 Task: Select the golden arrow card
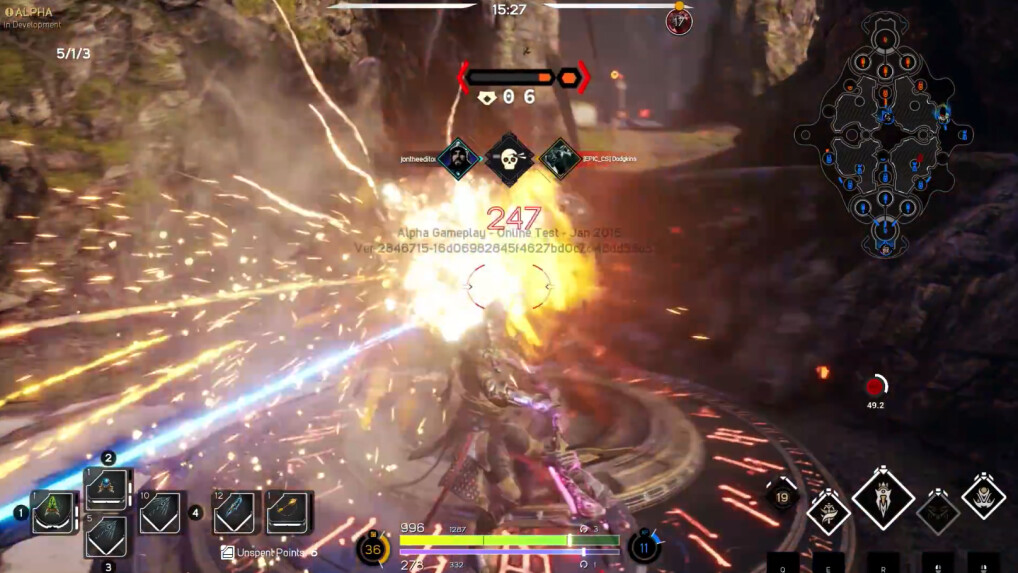[288, 512]
